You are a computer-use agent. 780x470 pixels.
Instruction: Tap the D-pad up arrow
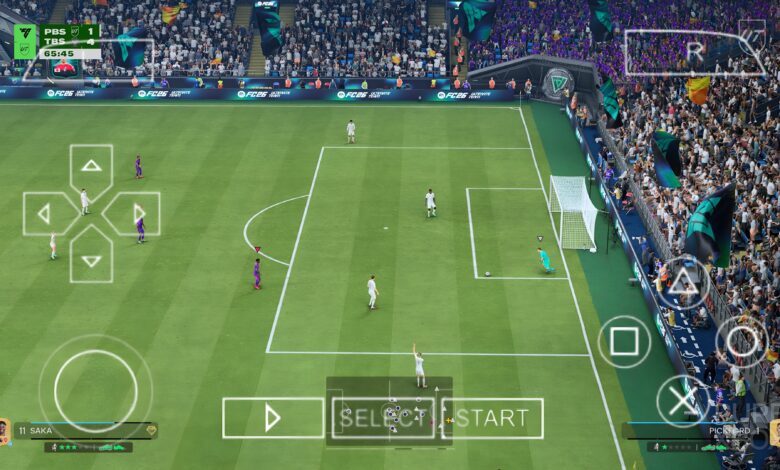(91, 166)
